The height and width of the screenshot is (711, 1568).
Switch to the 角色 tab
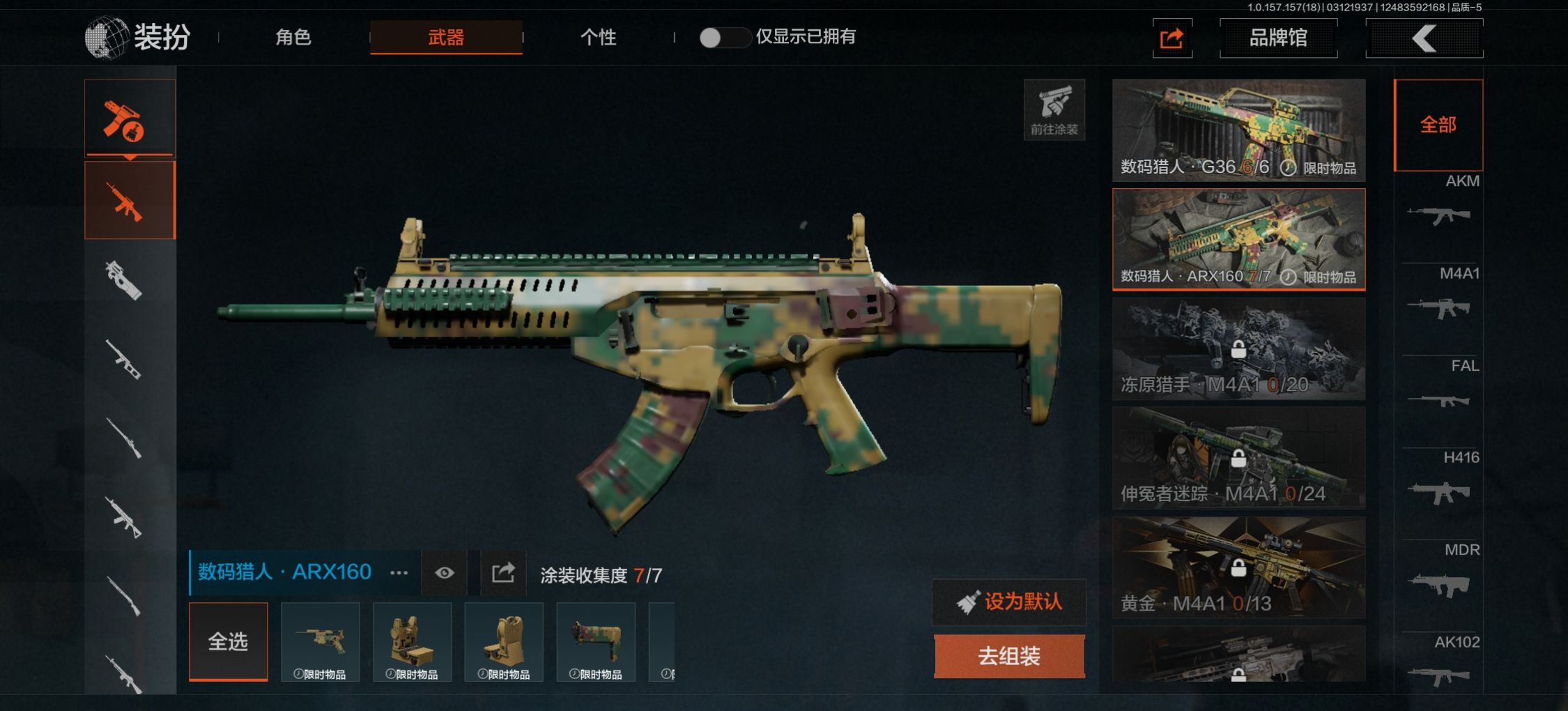coord(293,37)
